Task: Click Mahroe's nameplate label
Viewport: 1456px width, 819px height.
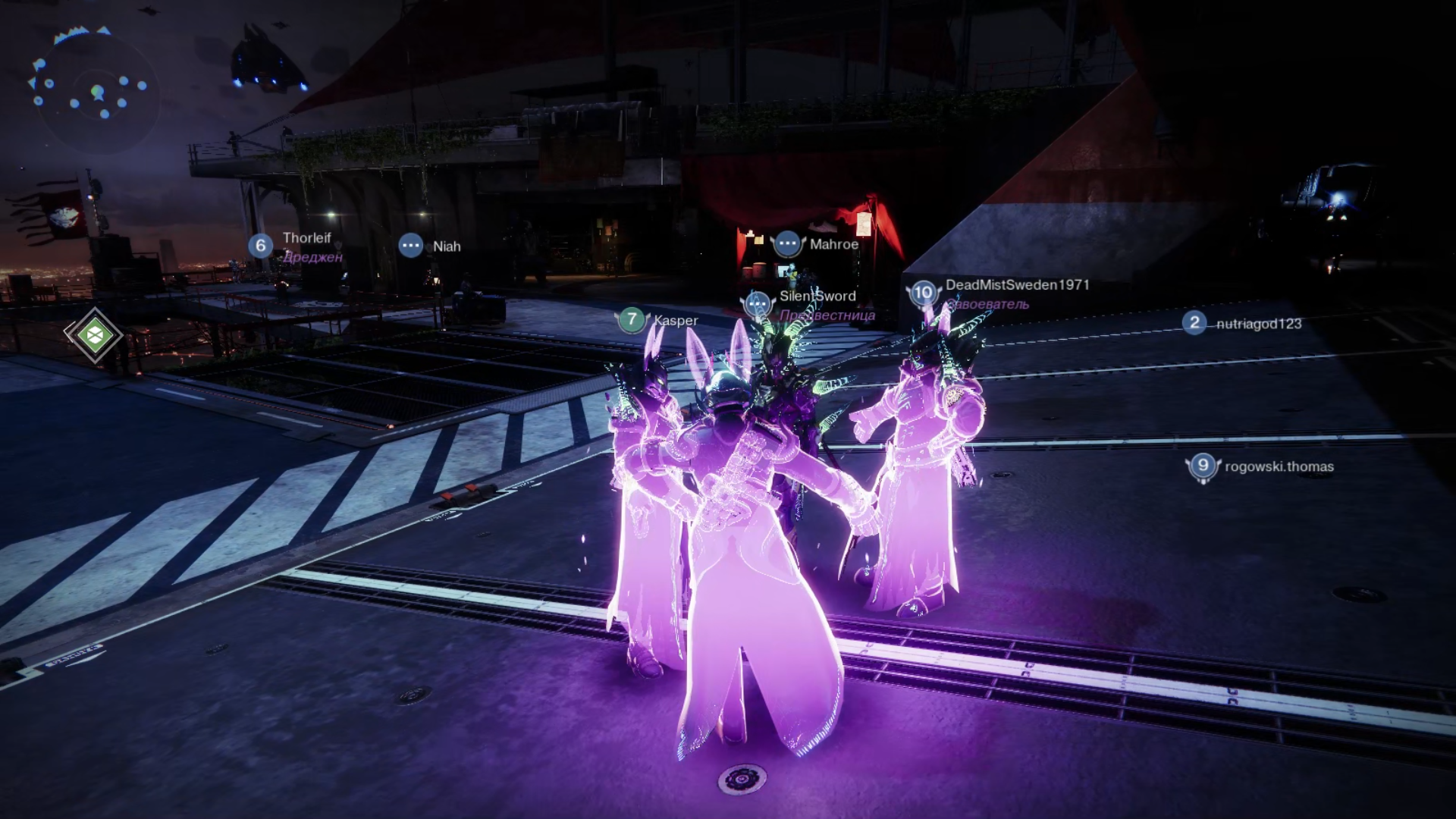Action: [833, 244]
